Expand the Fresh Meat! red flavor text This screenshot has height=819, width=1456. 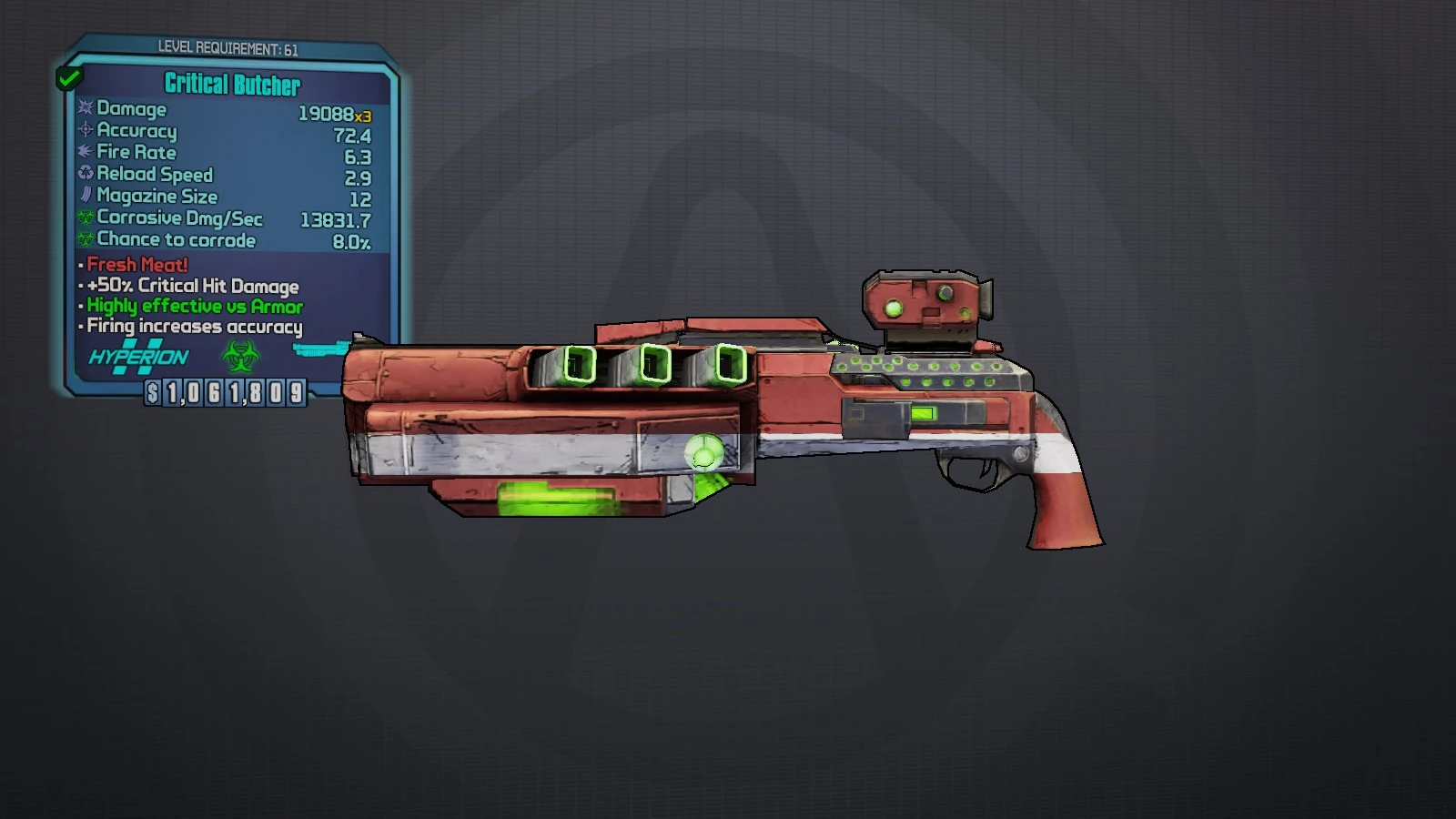pos(135,265)
